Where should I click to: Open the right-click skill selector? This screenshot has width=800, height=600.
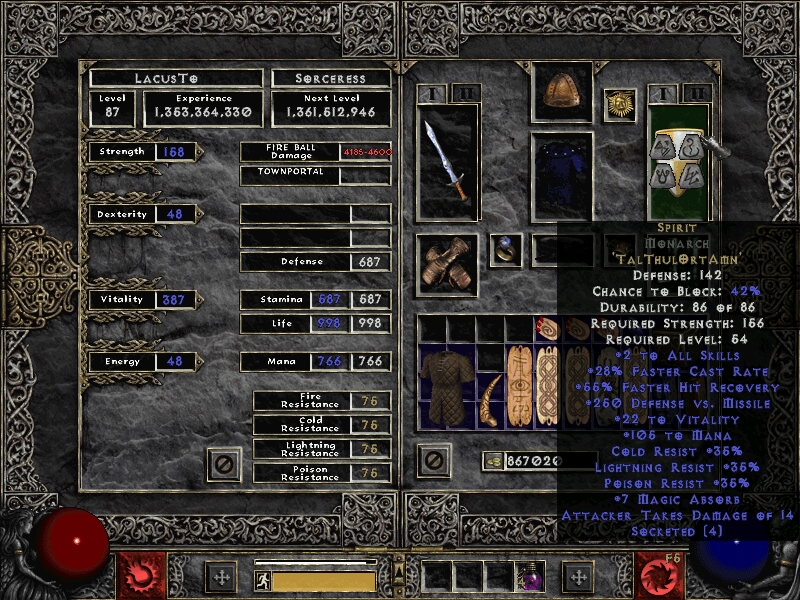click(x=662, y=575)
